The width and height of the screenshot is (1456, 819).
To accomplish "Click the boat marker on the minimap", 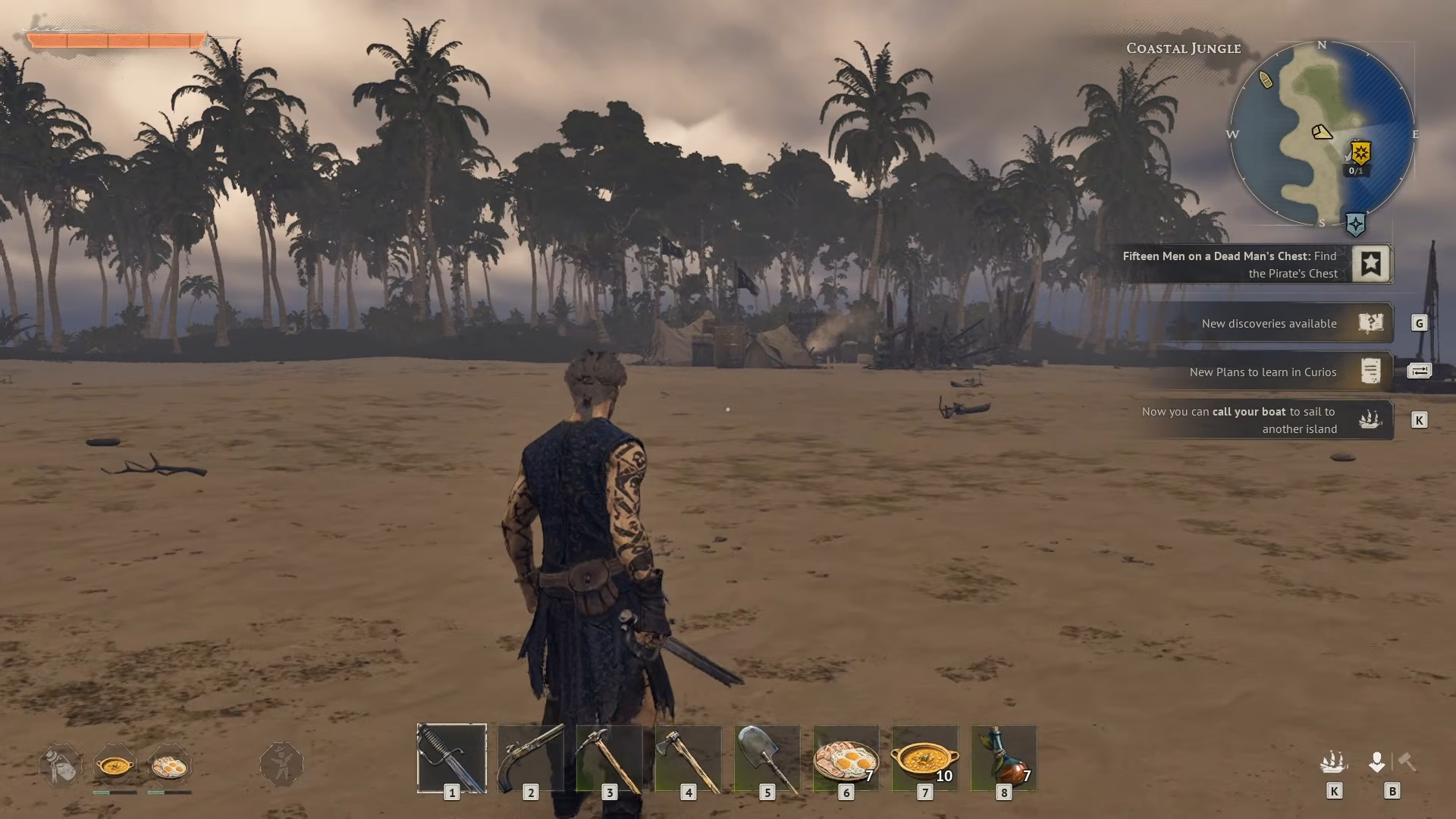I will pyautogui.click(x=1266, y=80).
